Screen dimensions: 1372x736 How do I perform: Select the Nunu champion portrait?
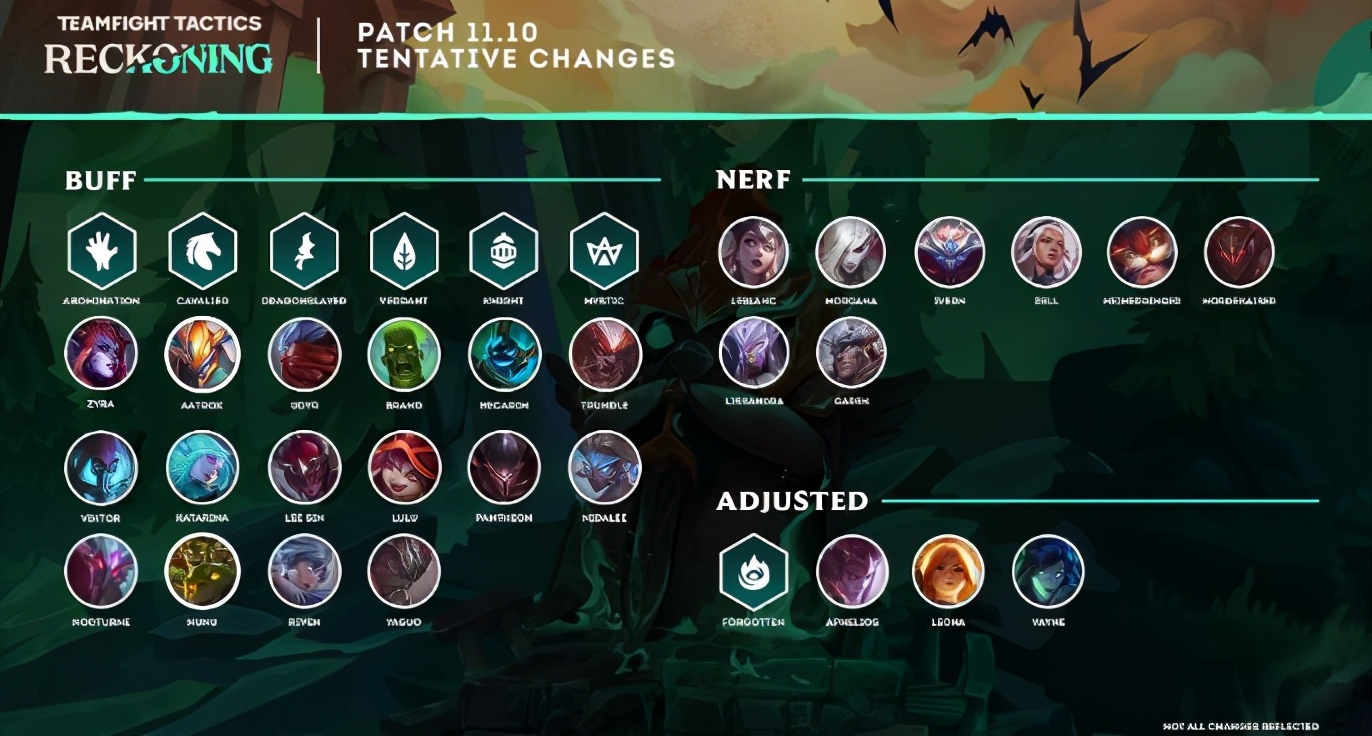click(203, 571)
